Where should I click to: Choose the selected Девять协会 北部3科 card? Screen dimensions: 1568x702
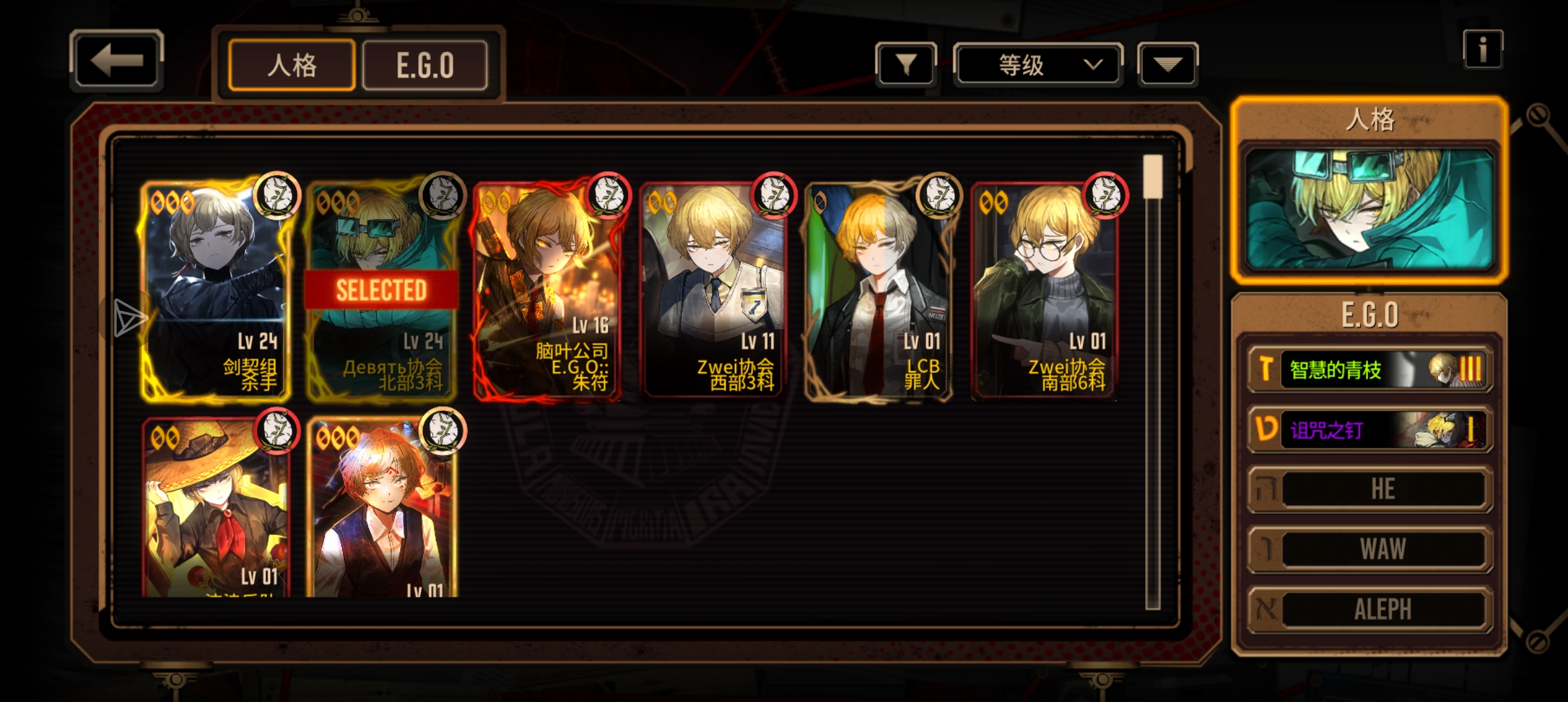(381, 289)
